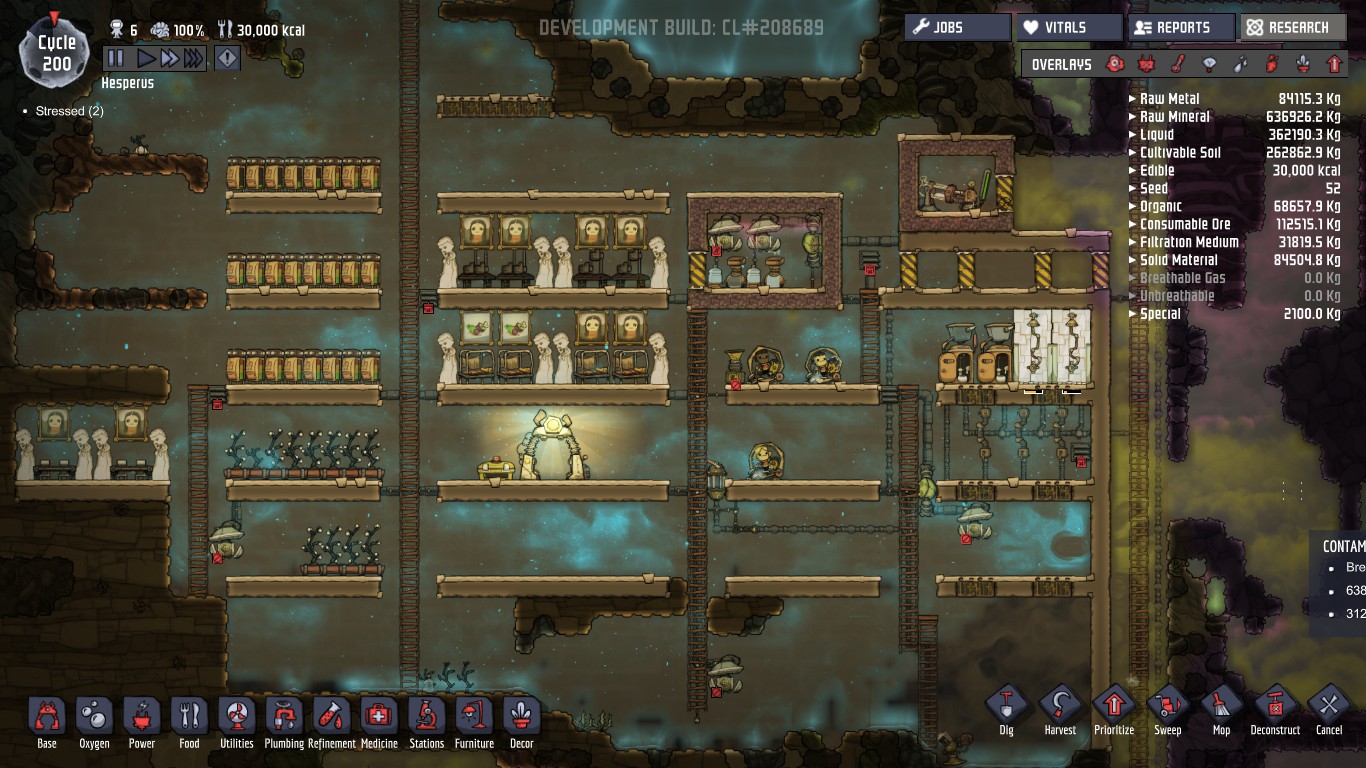Screen dimensions: 1366x768
Task: Toggle the power battery overlay
Action: click(x=1146, y=64)
